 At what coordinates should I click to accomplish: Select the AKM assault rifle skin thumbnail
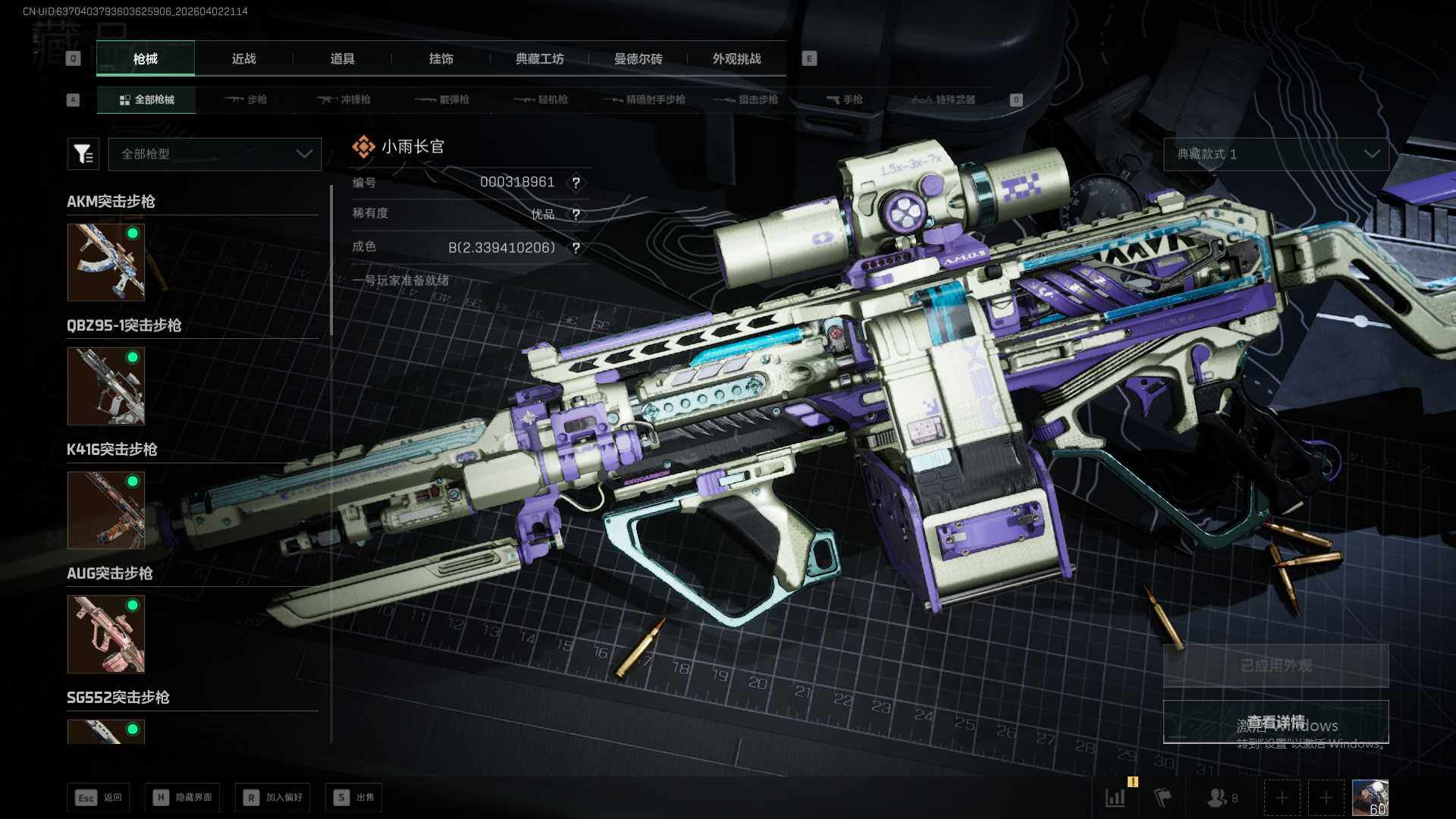(105, 262)
